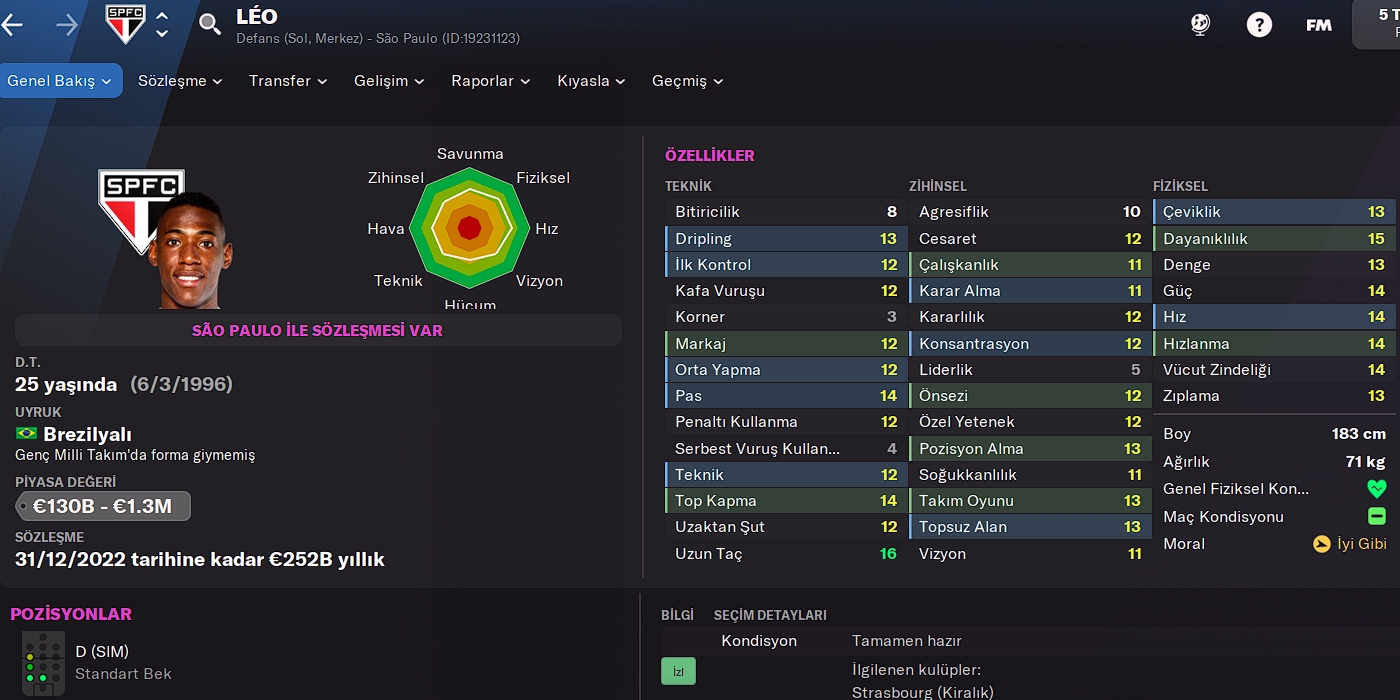Open the Geçmiş menu
The height and width of the screenshot is (700, 1400).
click(x=688, y=81)
